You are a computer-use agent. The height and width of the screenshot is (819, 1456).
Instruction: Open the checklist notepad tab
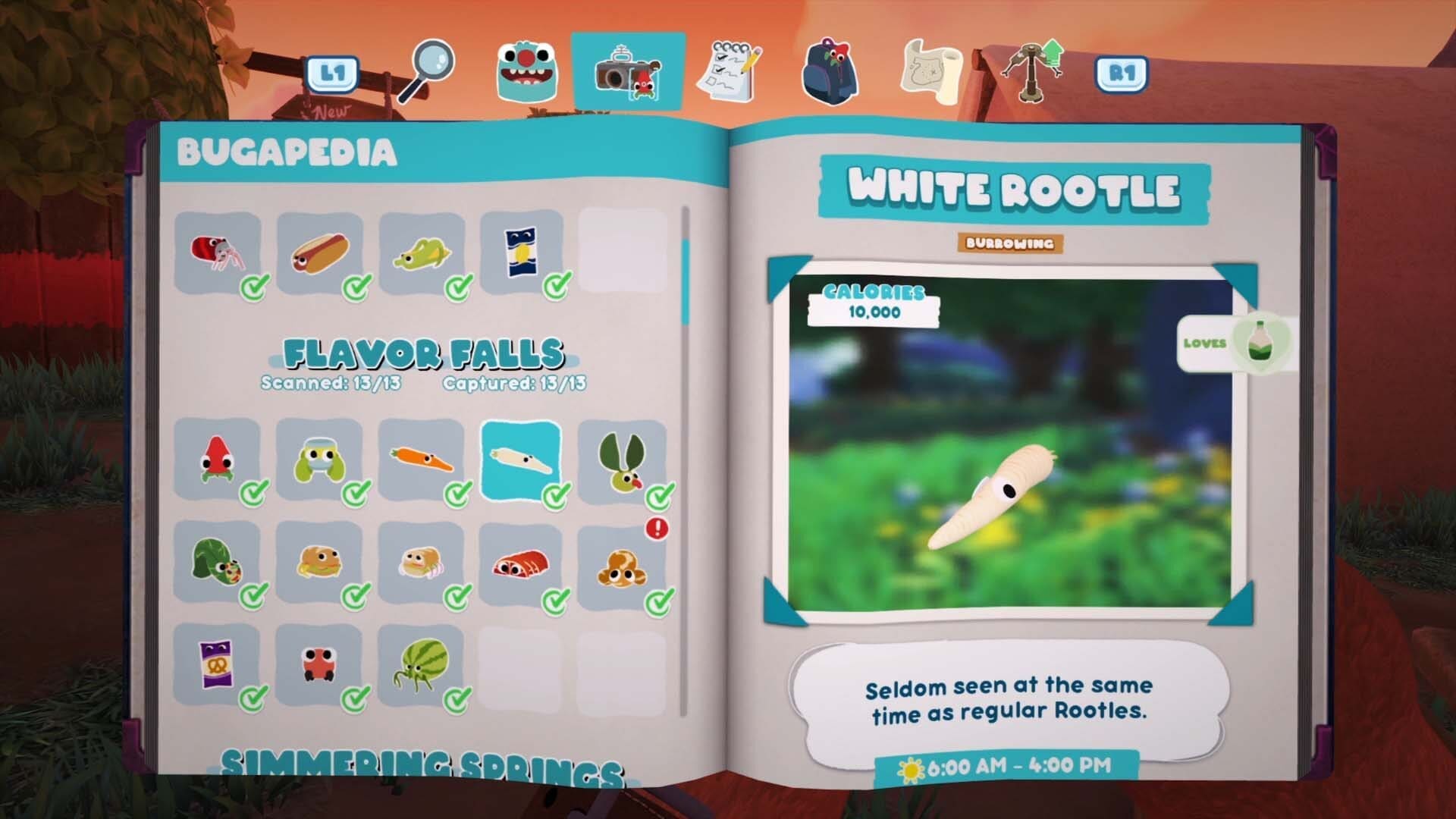[731, 72]
